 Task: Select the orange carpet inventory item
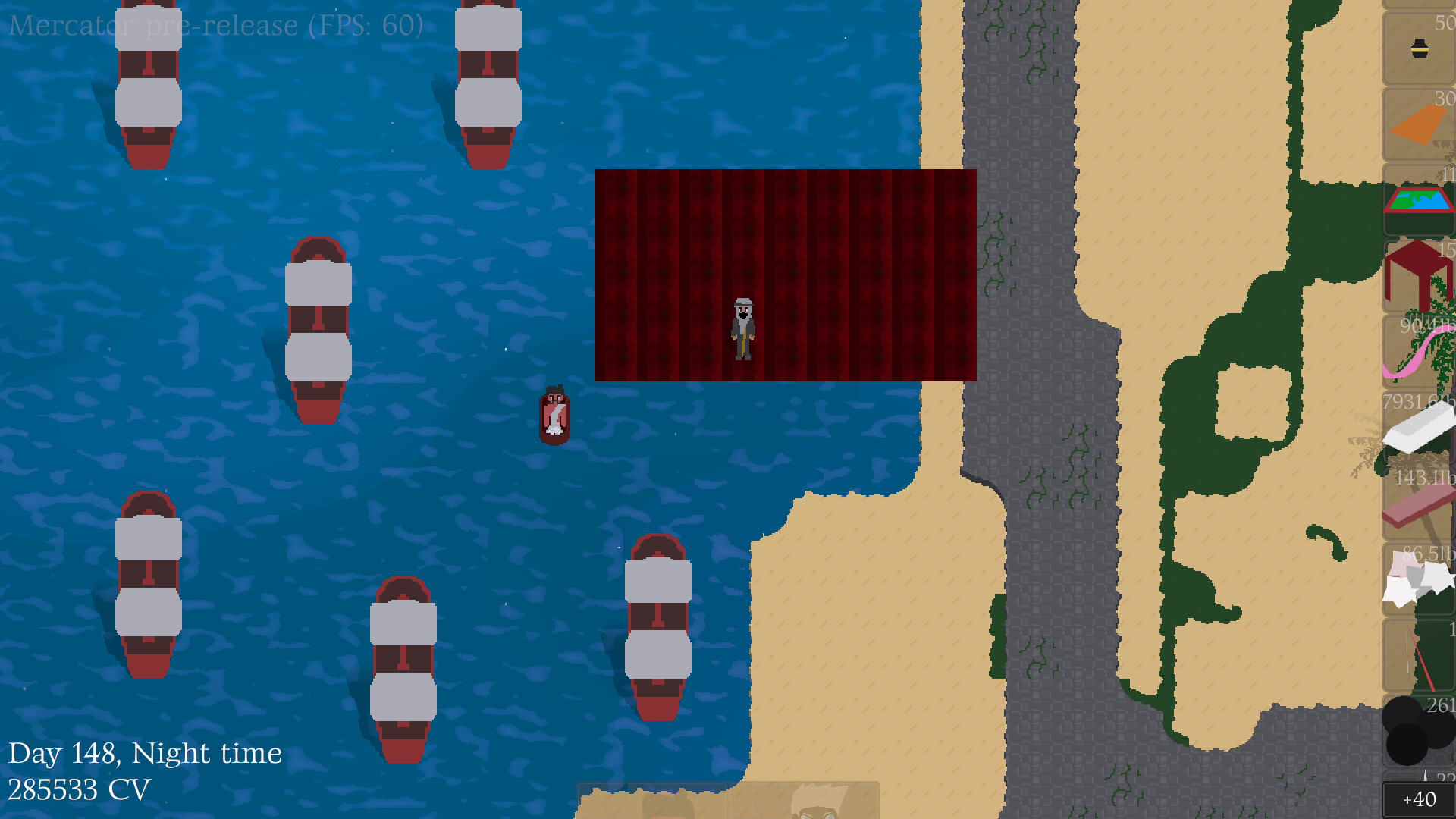[1420, 121]
